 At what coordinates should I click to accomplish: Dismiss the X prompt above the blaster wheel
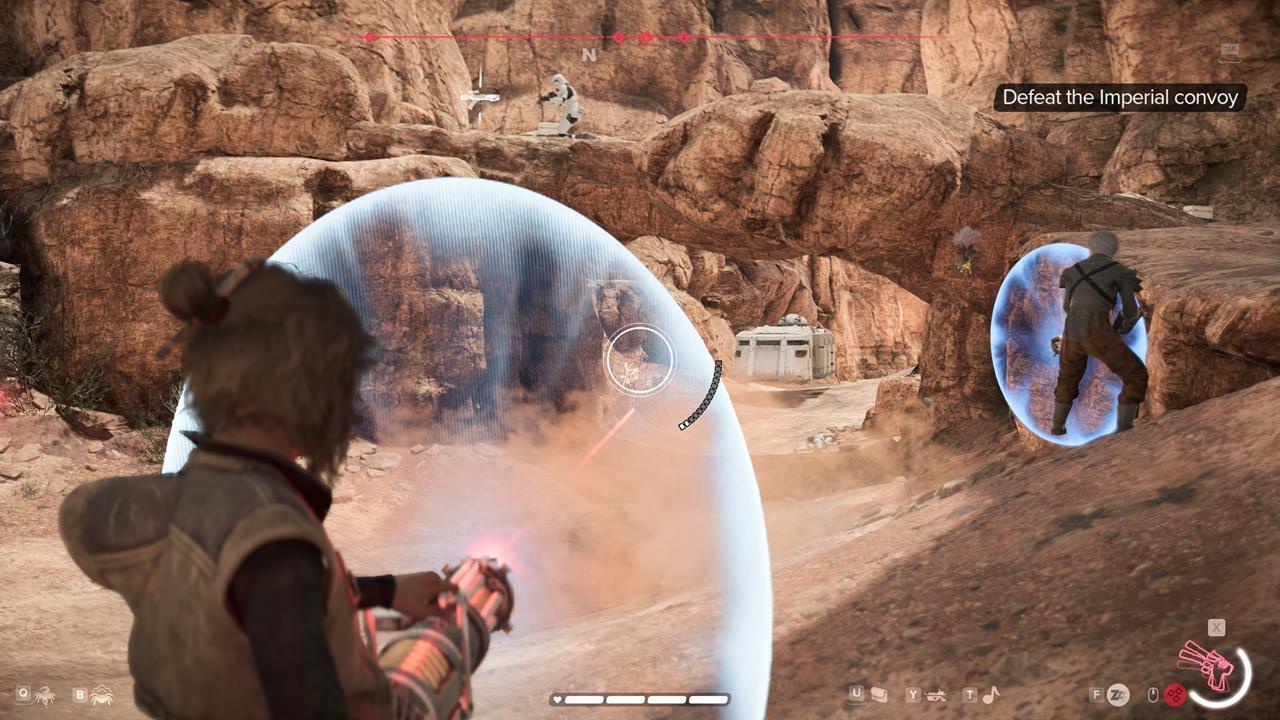1216,628
